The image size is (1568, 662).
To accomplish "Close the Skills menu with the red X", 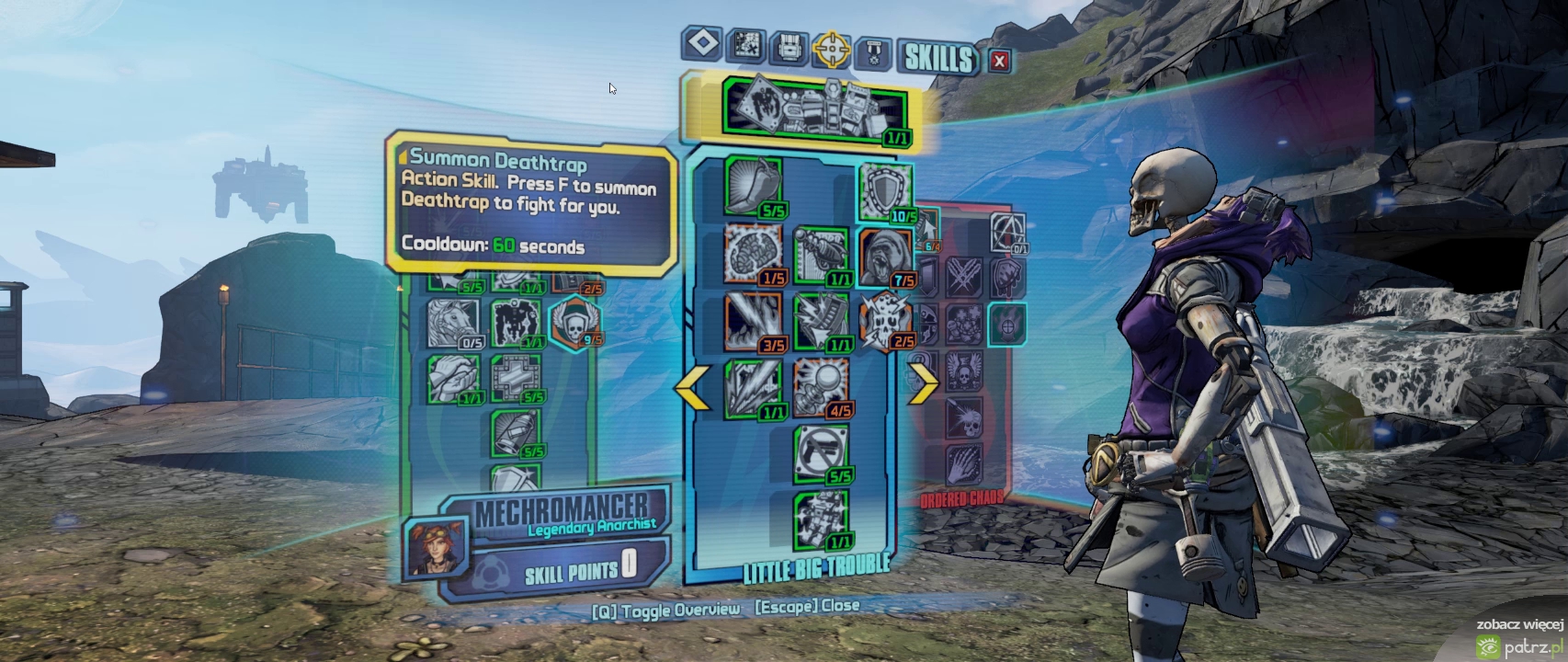I will click(x=999, y=61).
